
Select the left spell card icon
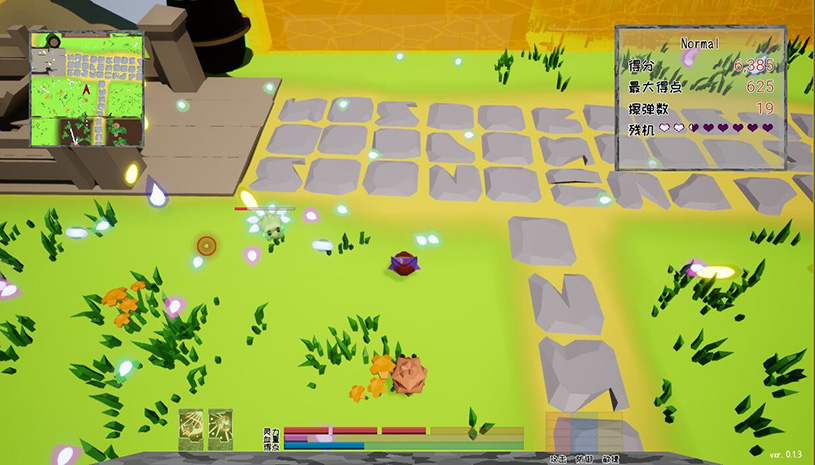[x=191, y=428]
